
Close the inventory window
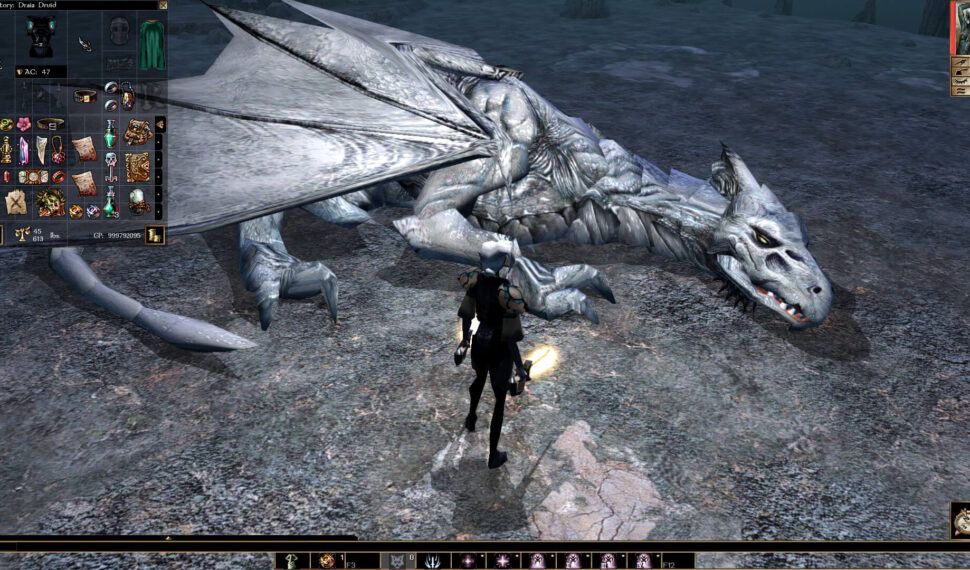[163, 5]
